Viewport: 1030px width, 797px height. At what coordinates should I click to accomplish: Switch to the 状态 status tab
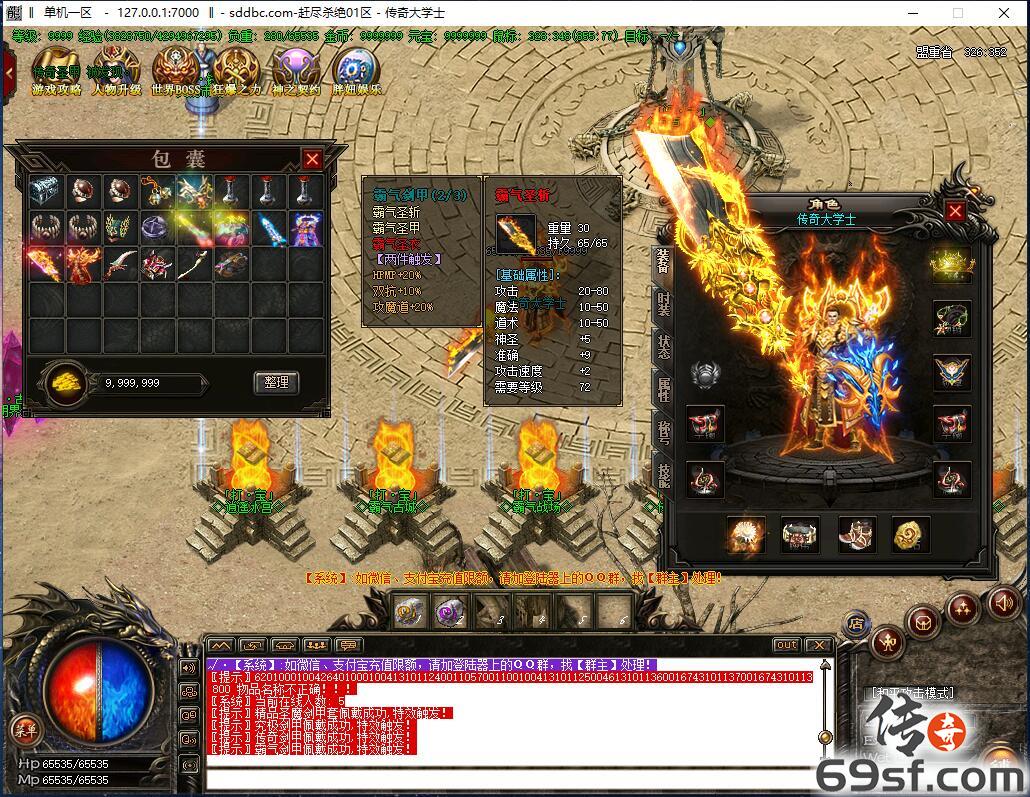(663, 346)
